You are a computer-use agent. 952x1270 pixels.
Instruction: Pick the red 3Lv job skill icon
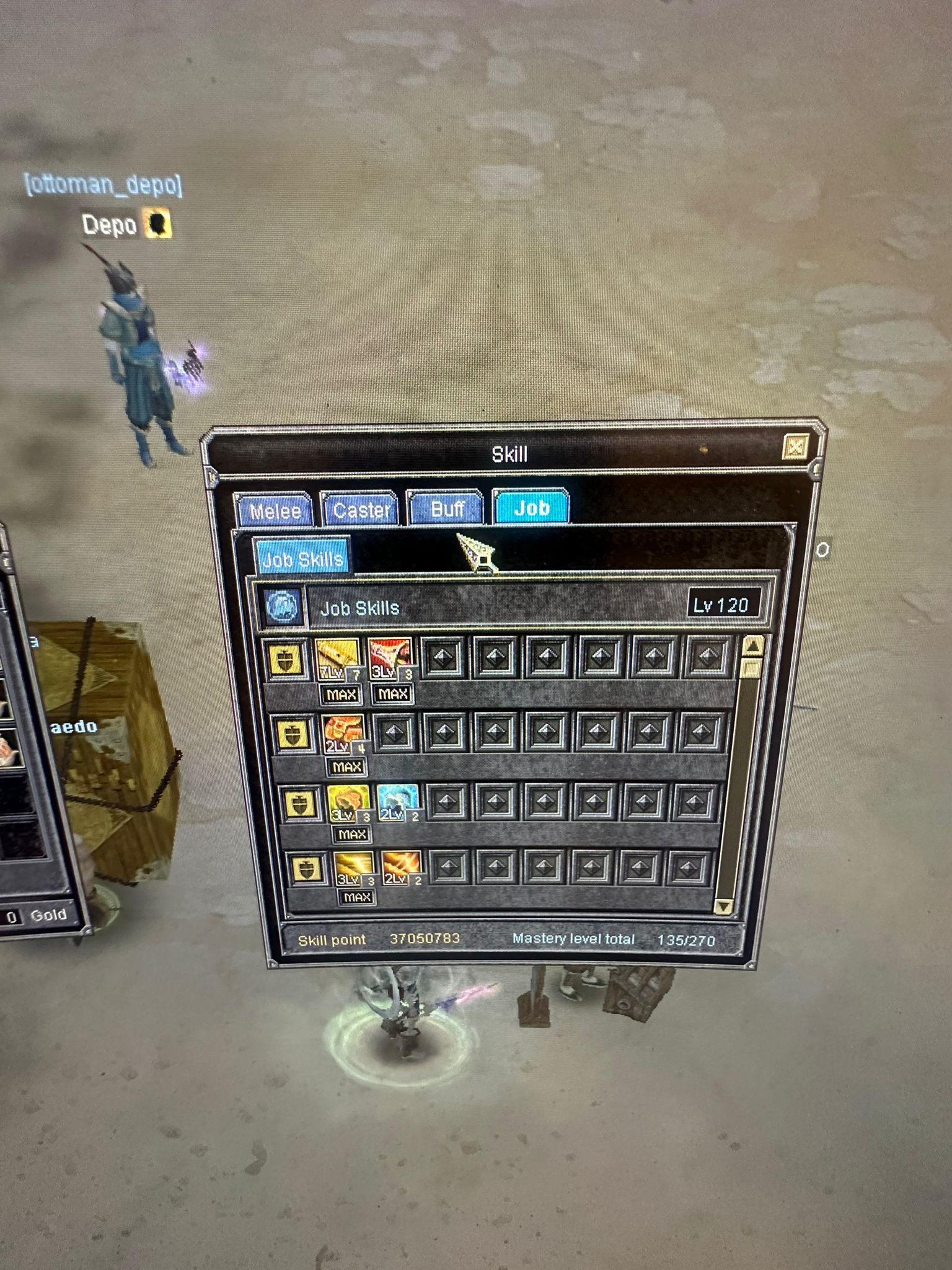(x=390, y=659)
